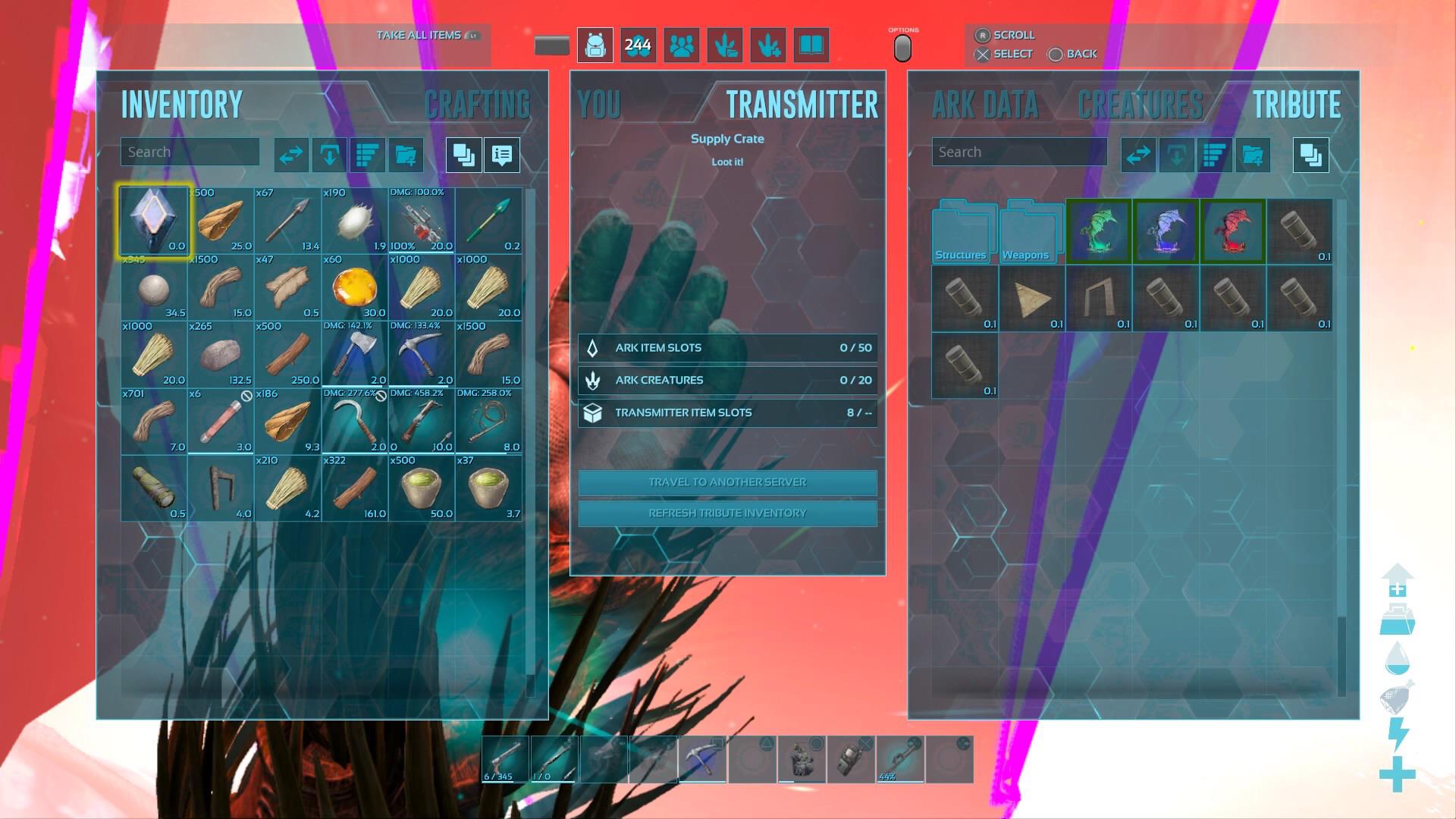Click the transfer arrows icon above inventory
Image resolution: width=1456 pixels, height=819 pixels.
290,155
